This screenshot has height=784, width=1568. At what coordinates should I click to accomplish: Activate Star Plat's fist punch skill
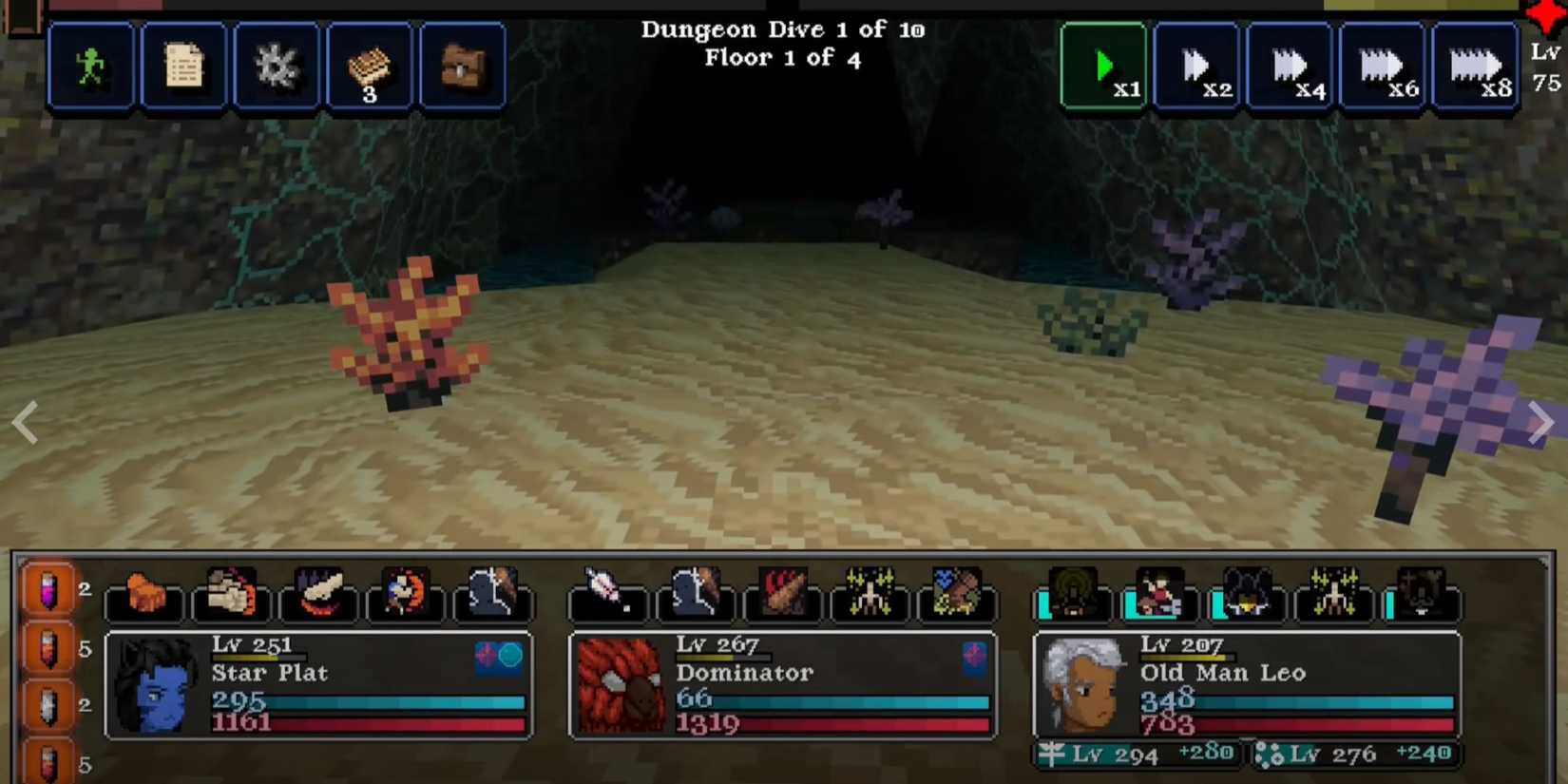tap(231, 594)
